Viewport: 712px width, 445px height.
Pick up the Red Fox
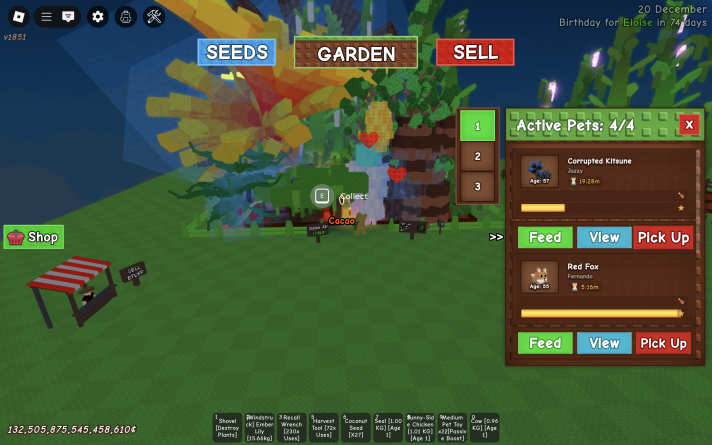(664, 343)
